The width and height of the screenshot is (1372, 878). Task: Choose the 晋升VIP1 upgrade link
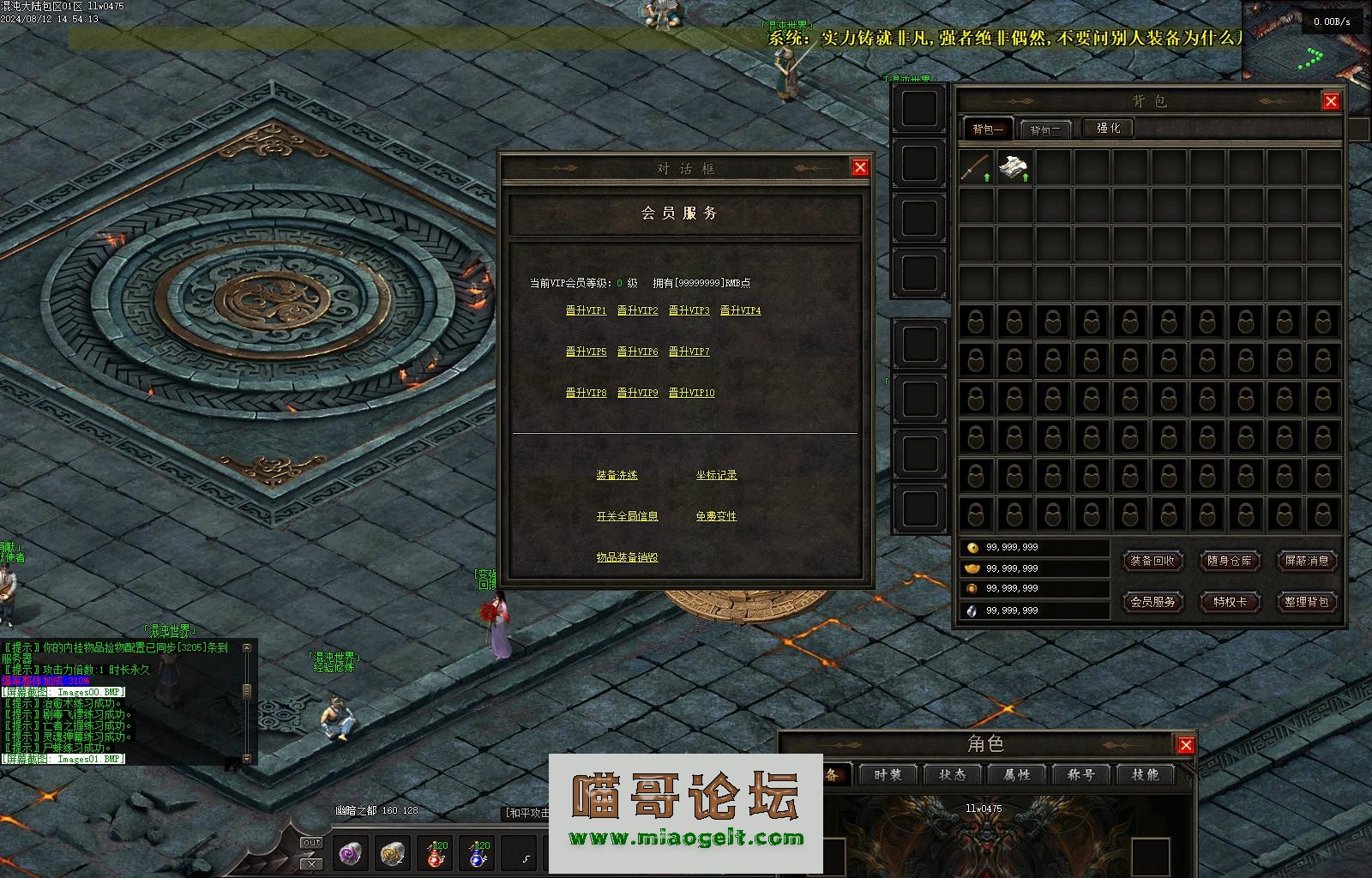[586, 310]
